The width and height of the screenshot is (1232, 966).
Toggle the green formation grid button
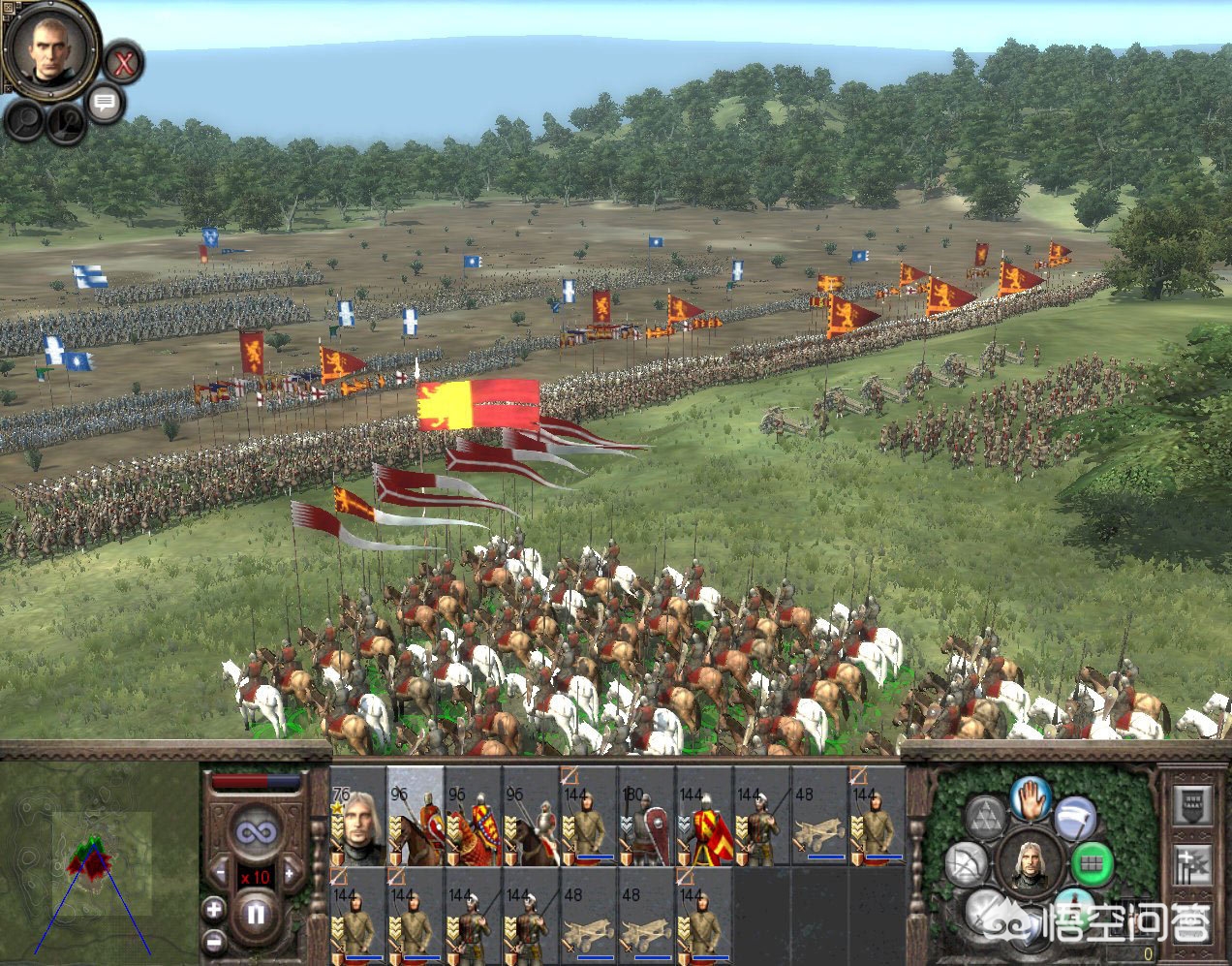coord(1093,861)
